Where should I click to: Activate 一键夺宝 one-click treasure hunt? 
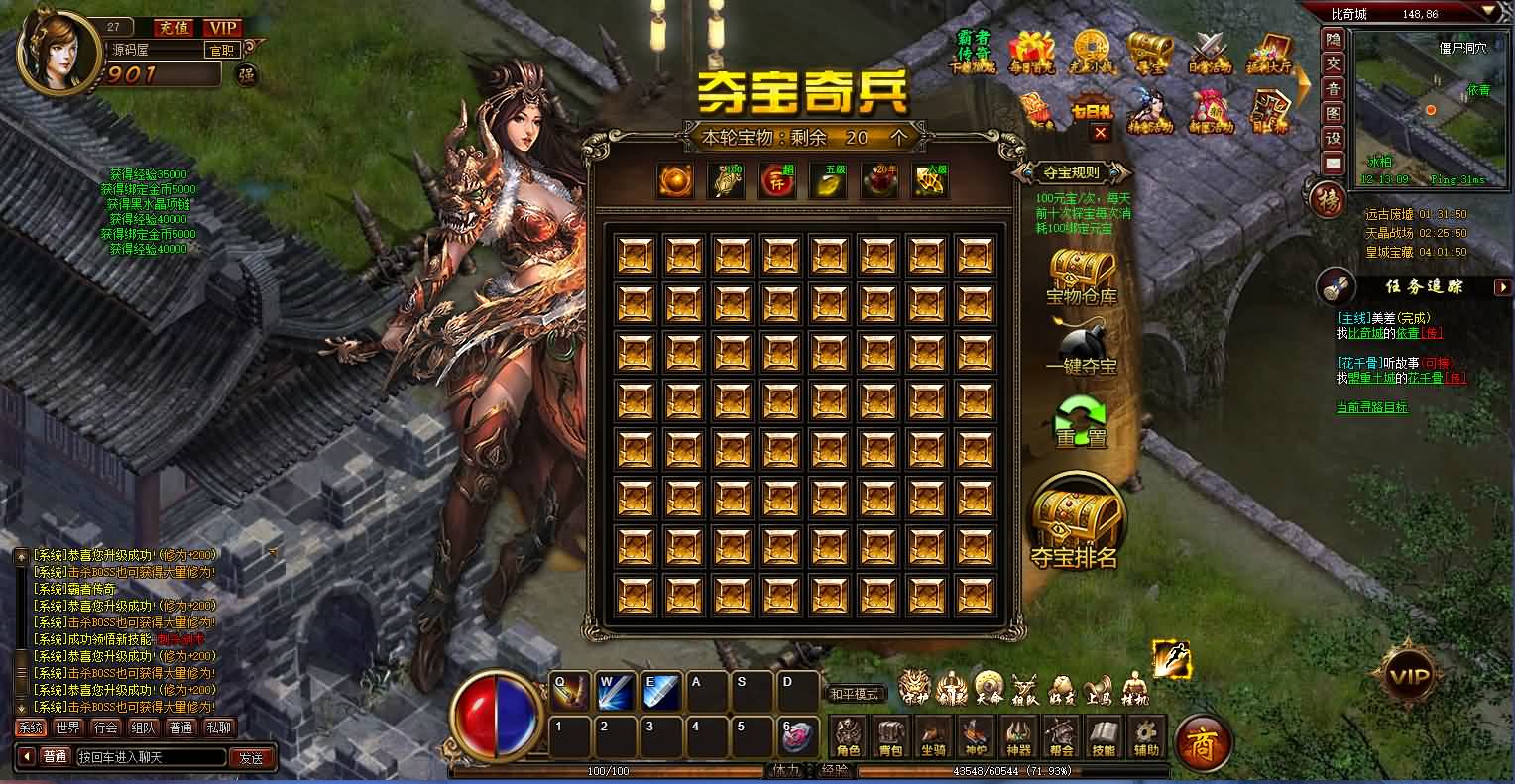click(1081, 350)
